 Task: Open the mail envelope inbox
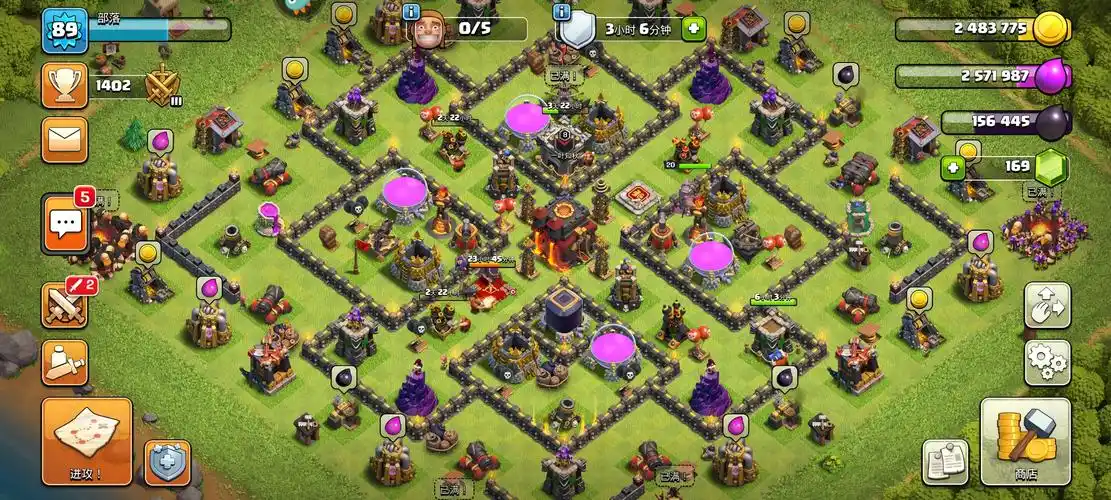click(x=64, y=141)
